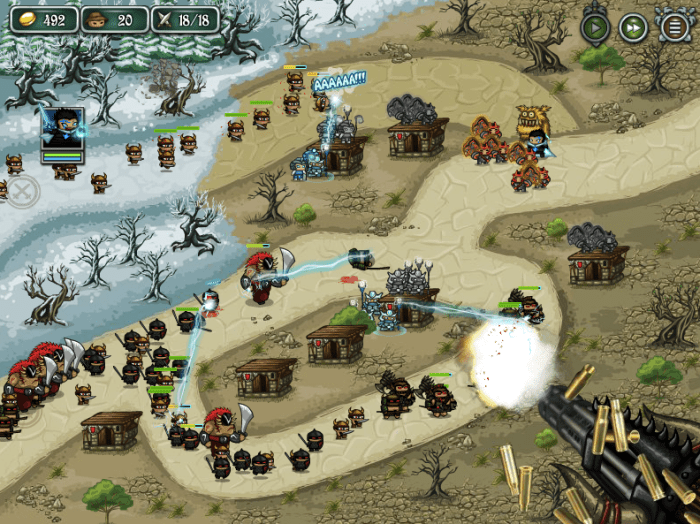Open the pause menu button

coord(674,27)
